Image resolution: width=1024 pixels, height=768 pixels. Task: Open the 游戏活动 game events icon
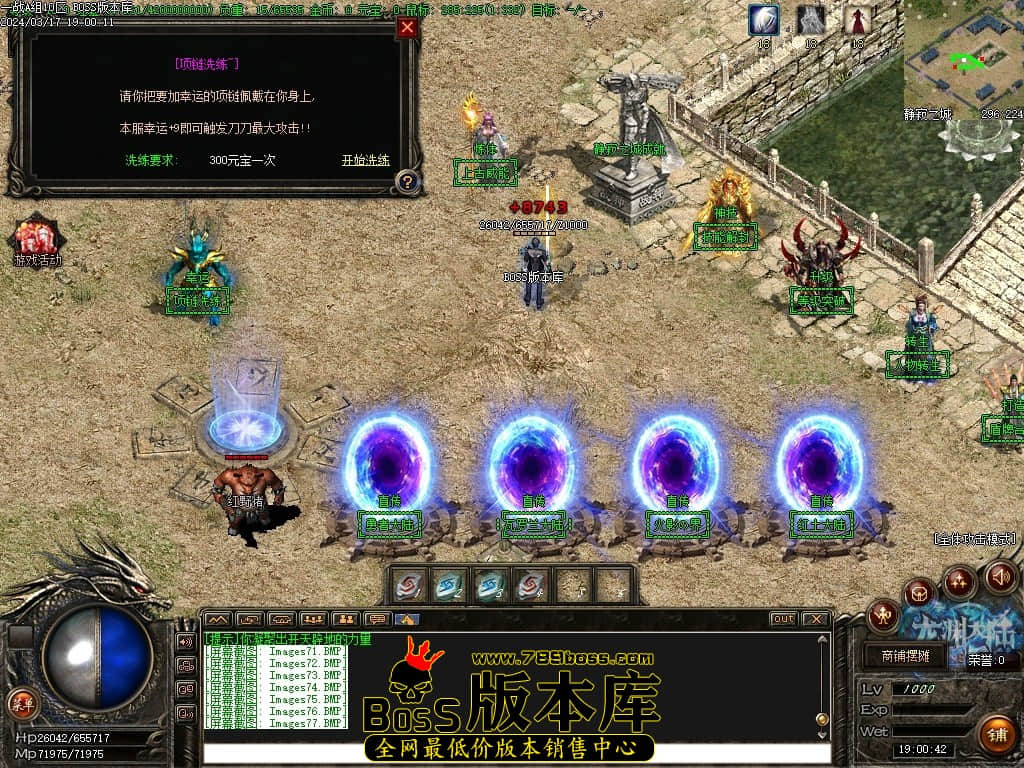pyautogui.click(x=37, y=240)
